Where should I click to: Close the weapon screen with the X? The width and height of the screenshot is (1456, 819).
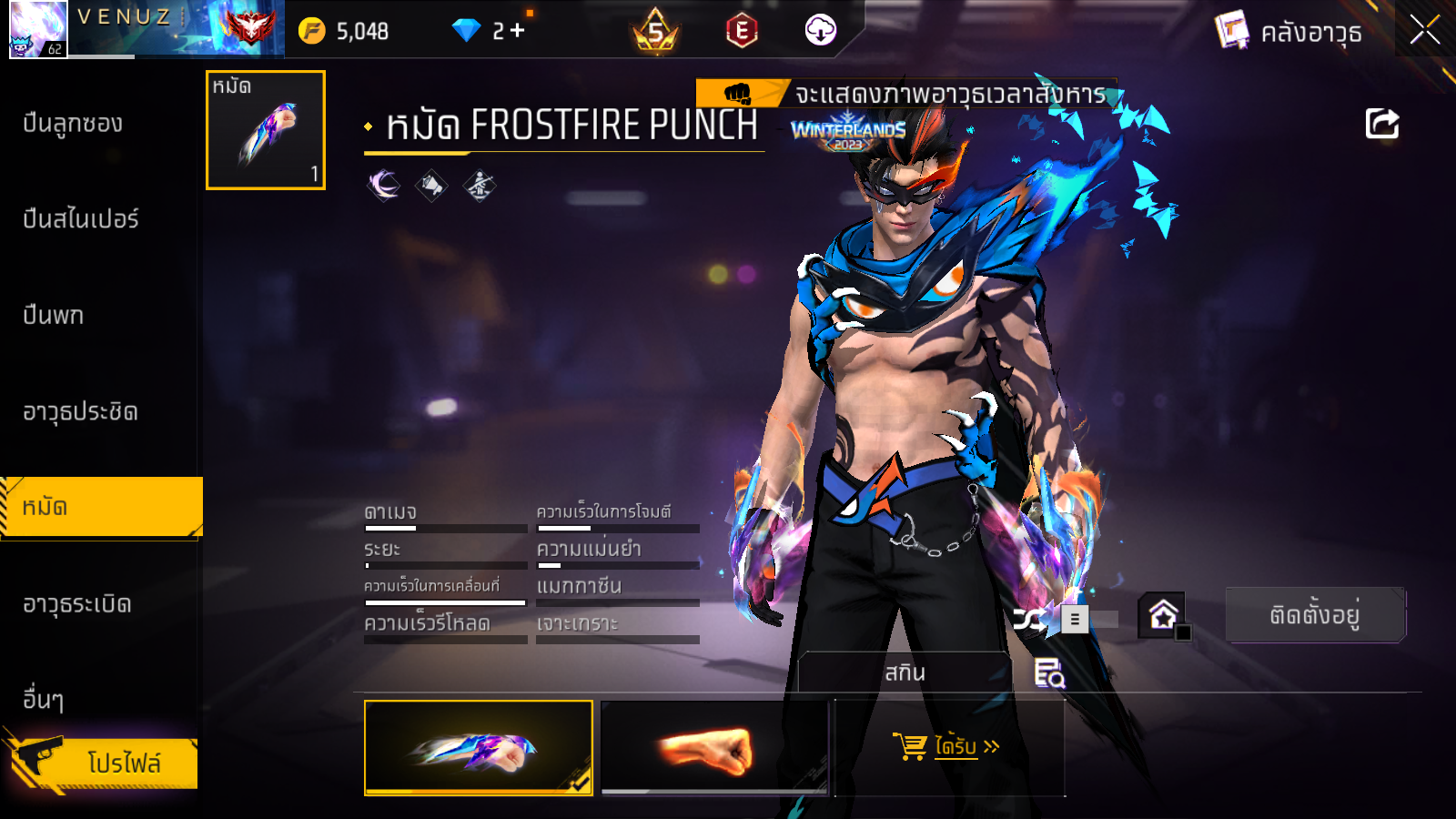pos(1424,30)
